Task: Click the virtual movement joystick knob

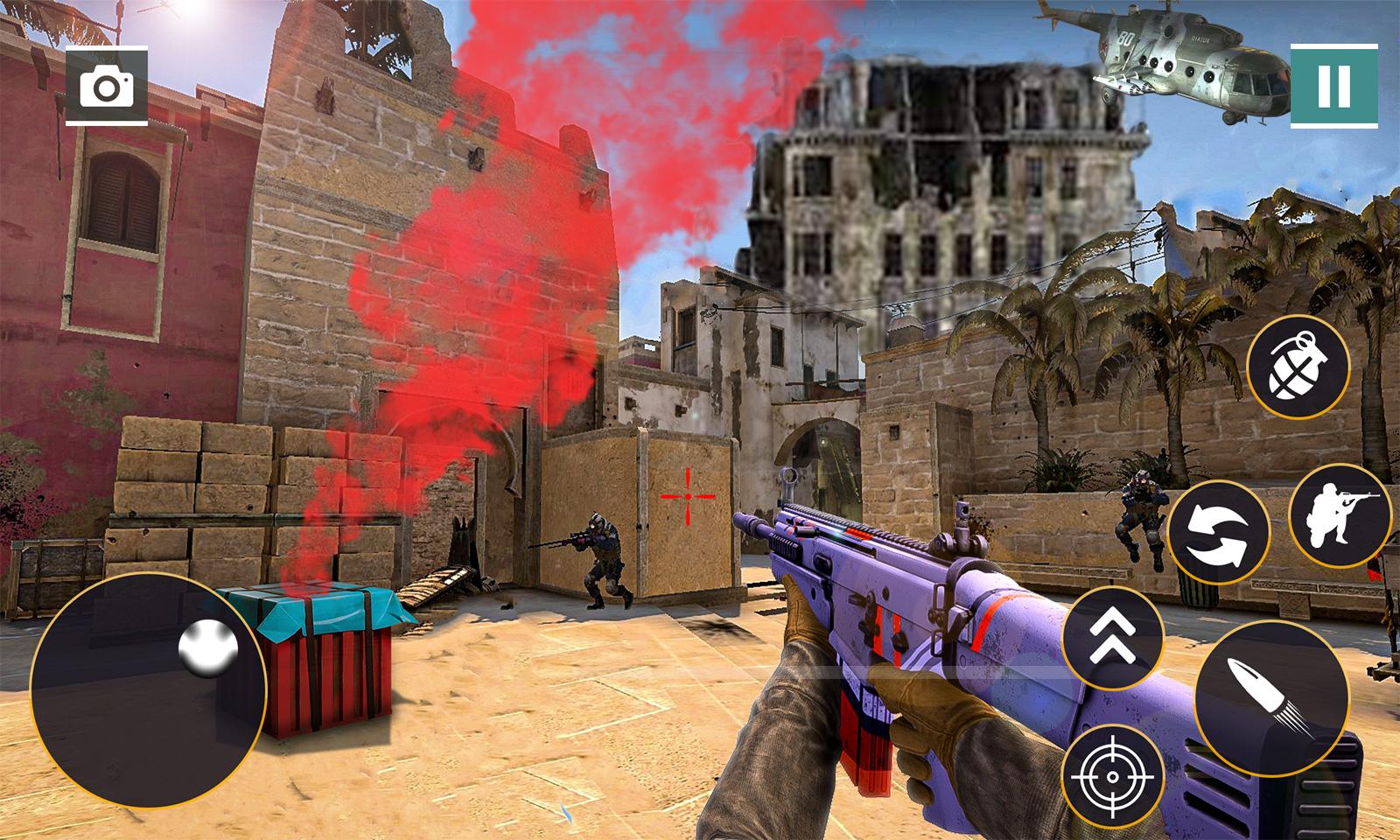Action: click(208, 649)
